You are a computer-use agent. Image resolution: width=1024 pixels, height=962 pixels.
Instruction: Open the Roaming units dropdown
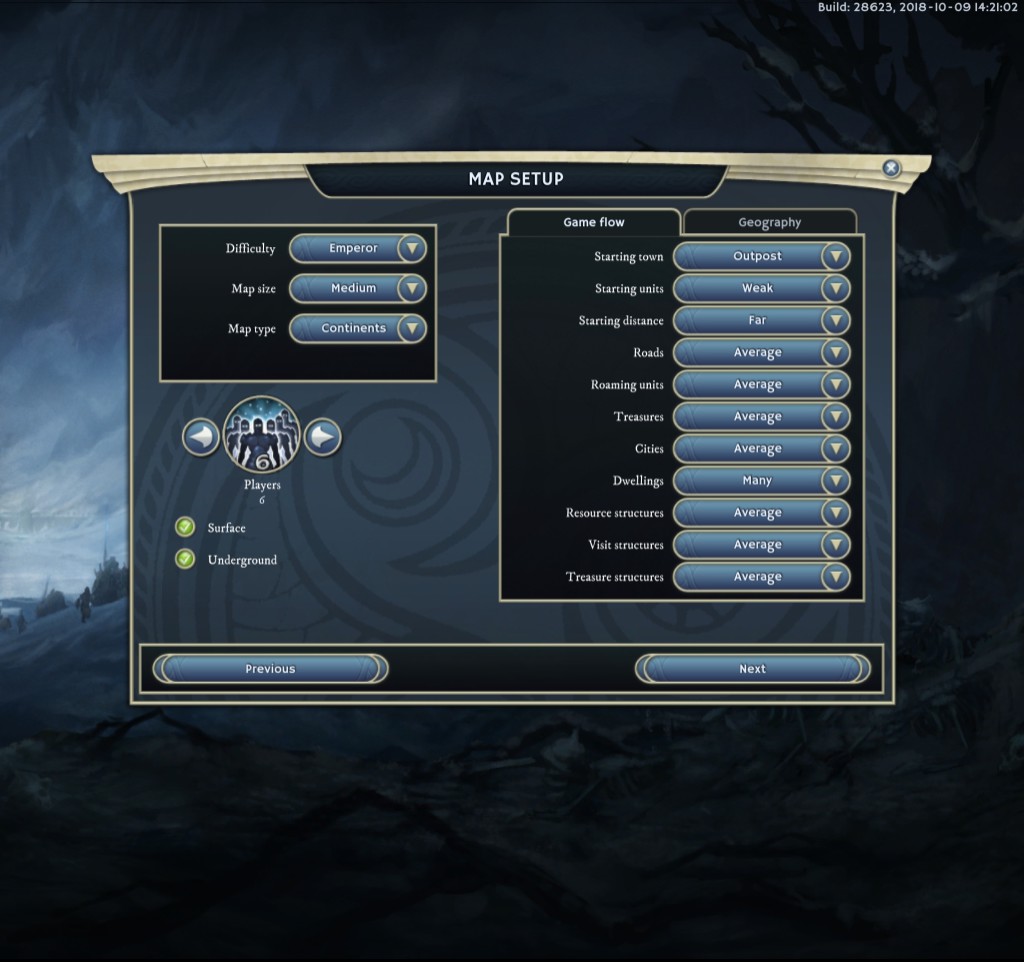[762, 385]
